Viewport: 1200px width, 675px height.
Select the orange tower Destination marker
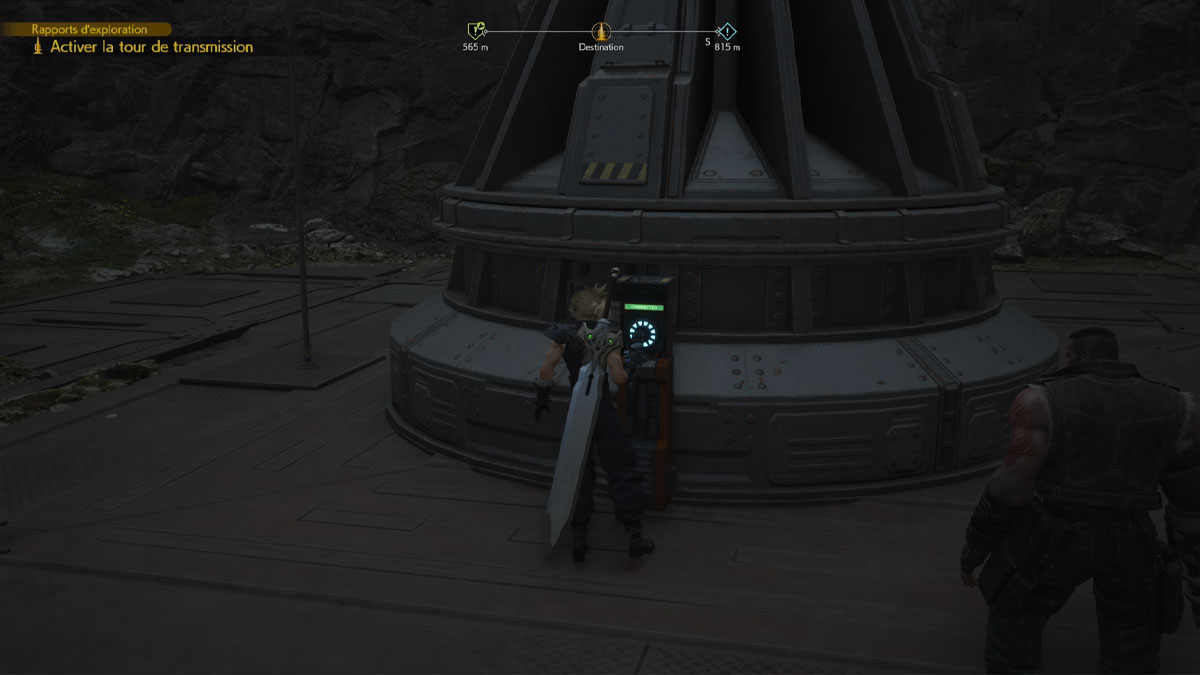[x=600, y=31]
